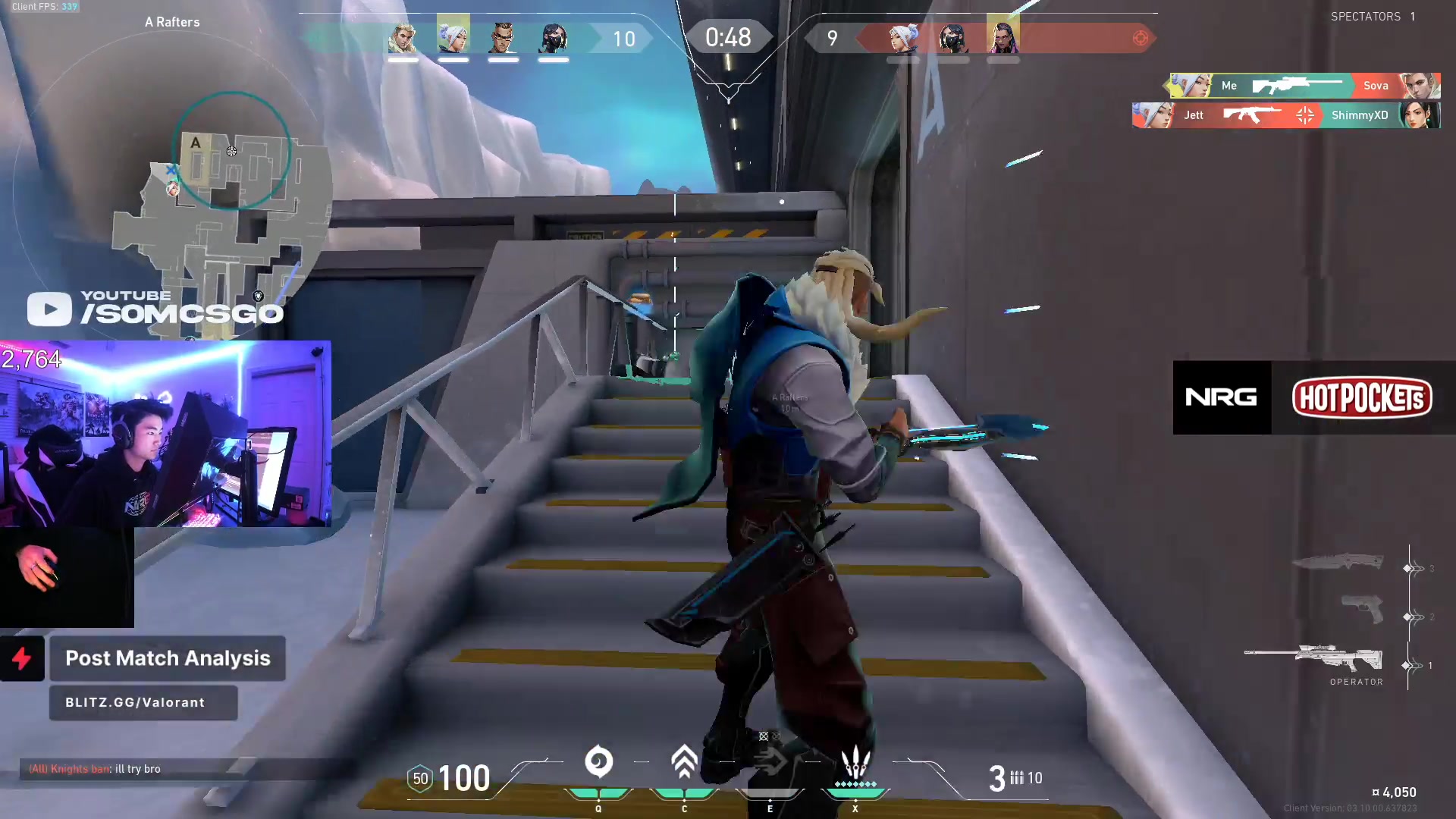Open the BLITZ.GG/Valorant link
This screenshot has height=819, width=1456.
point(143,702)
